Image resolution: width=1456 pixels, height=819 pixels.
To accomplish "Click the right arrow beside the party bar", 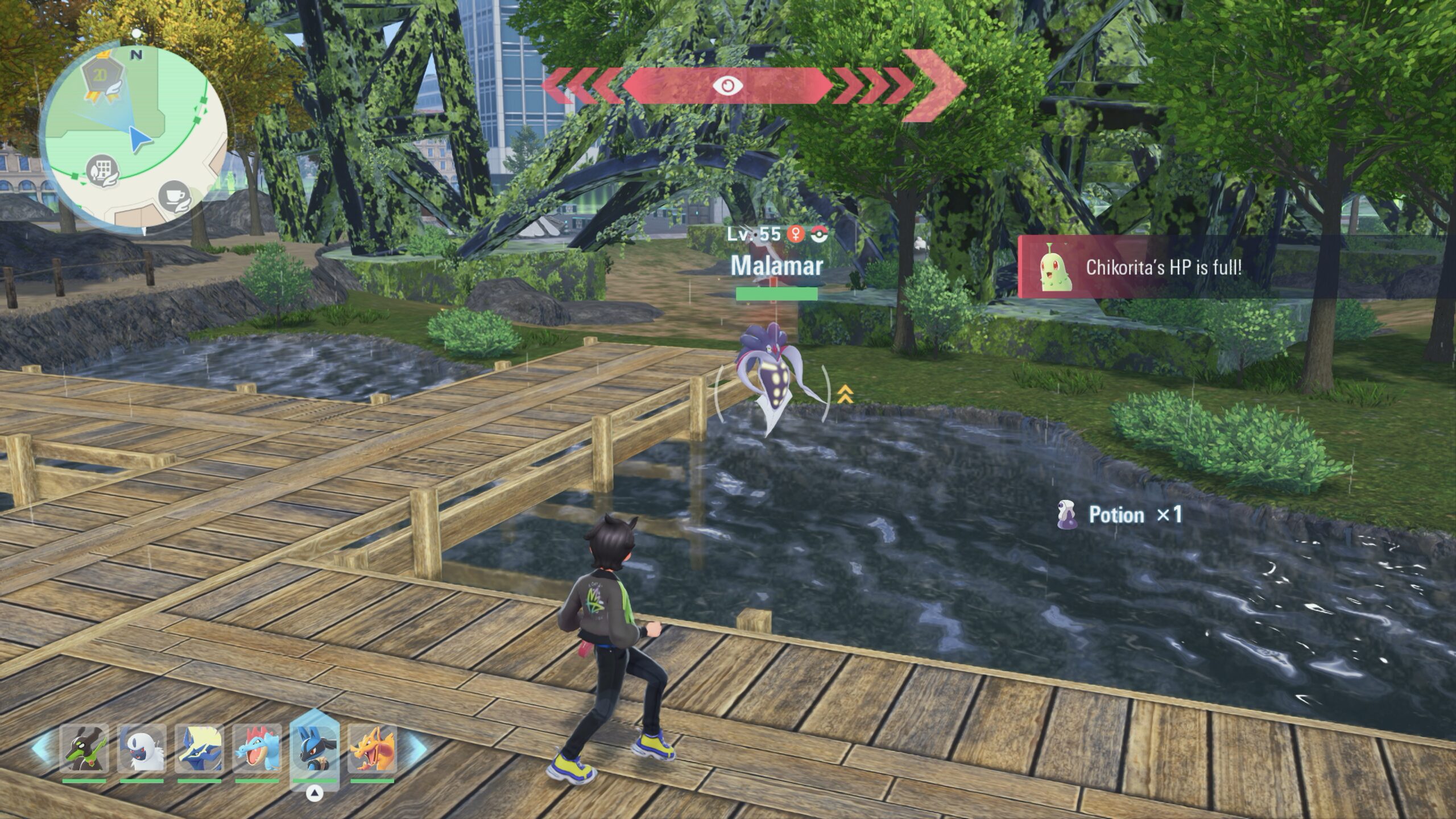I will pyautogui.click(x=416, y=748).
